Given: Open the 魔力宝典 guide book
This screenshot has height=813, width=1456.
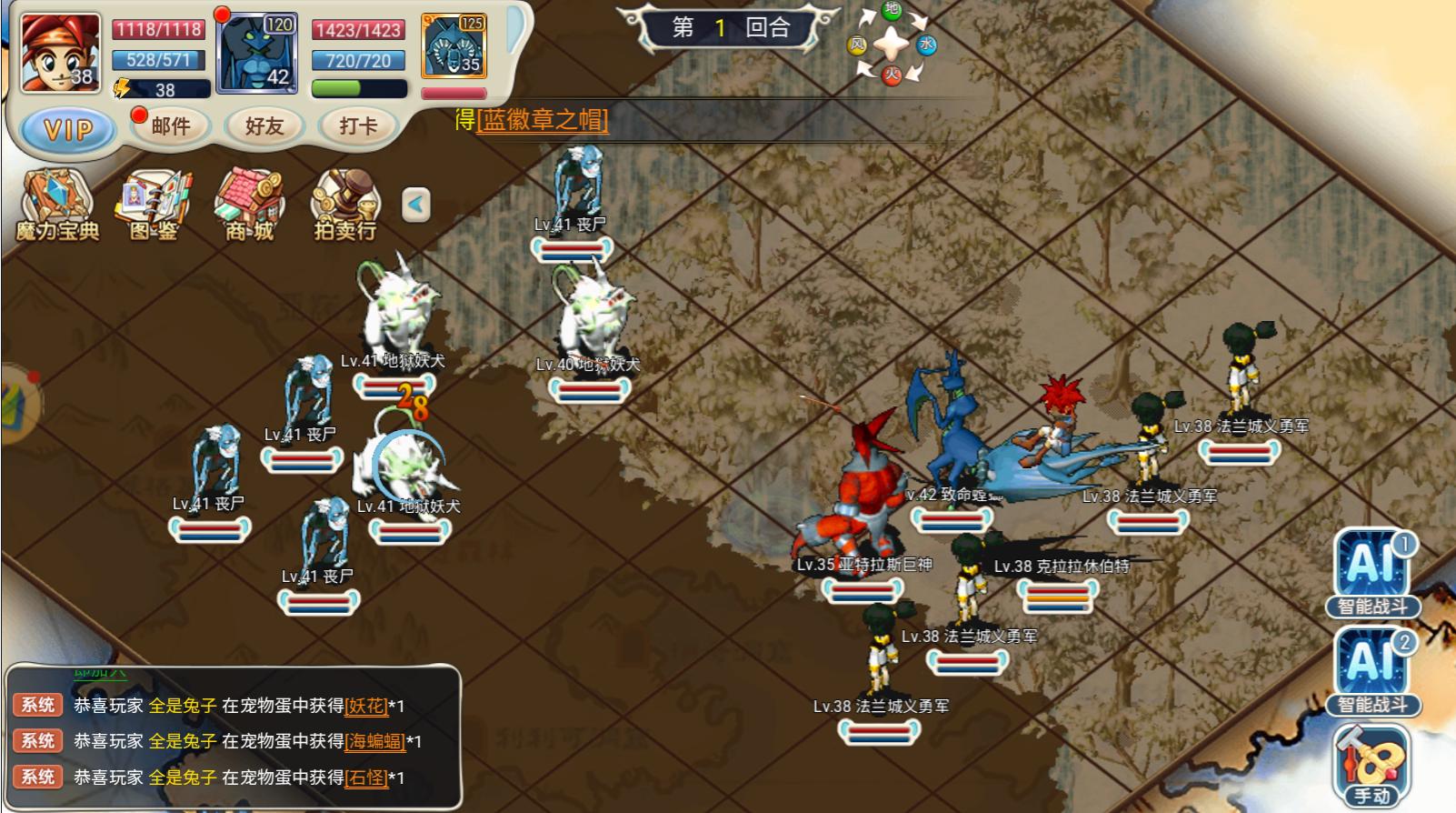Looking at the screenshot, I should coord(57,206).
